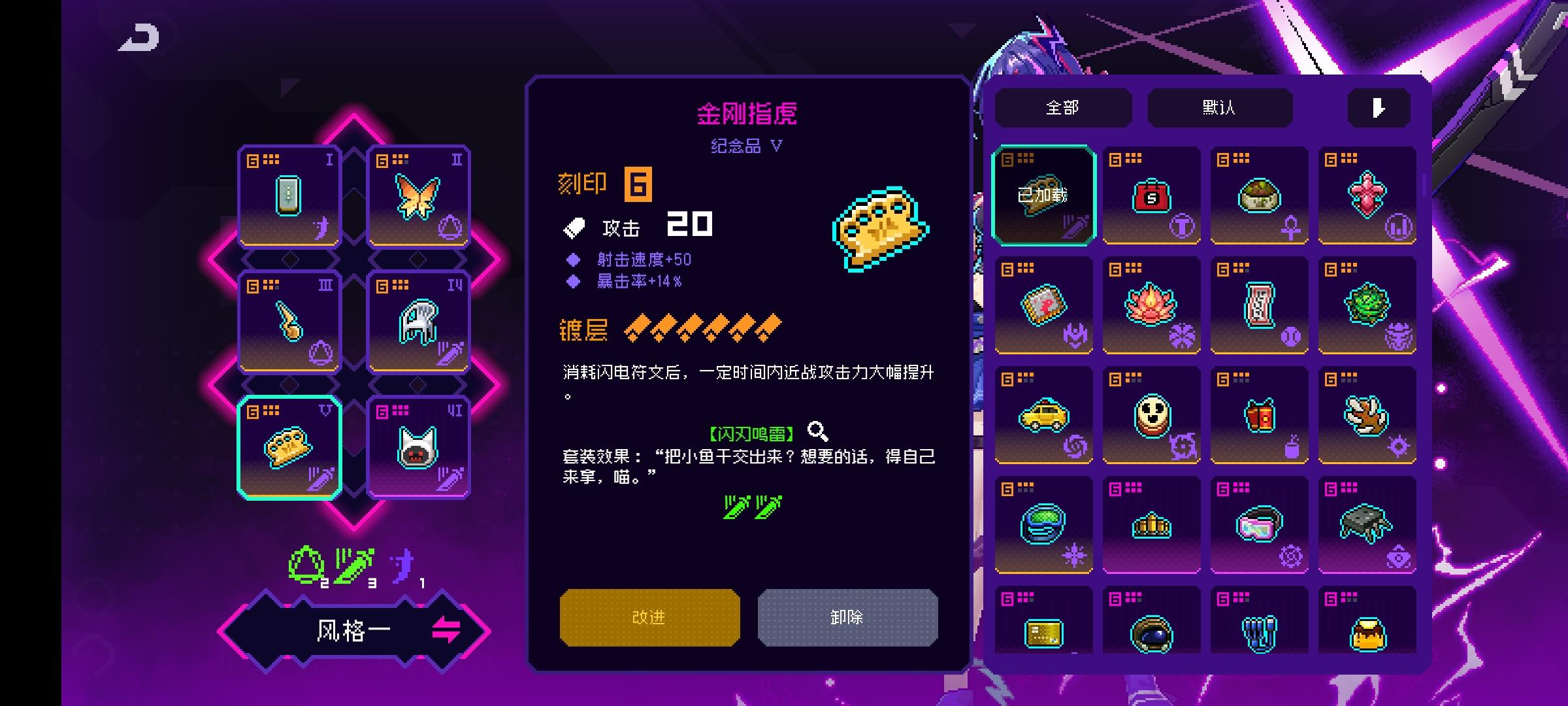This screenshot has height=706, width=1568.
Task: Click the yellow car item in the inventory grid
Action: [x=1043, y=416]
